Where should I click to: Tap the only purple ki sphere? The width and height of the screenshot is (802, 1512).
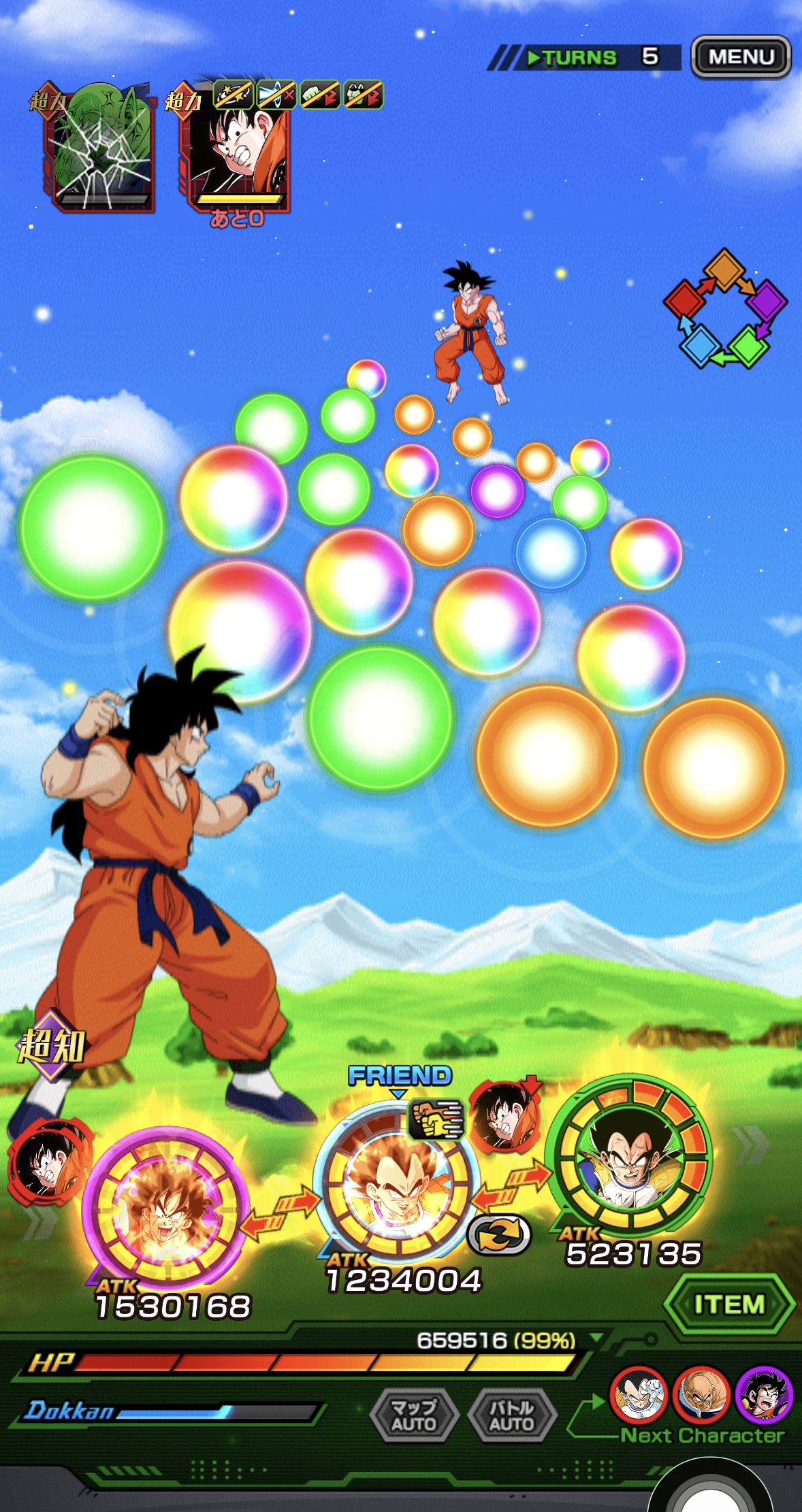497,491
